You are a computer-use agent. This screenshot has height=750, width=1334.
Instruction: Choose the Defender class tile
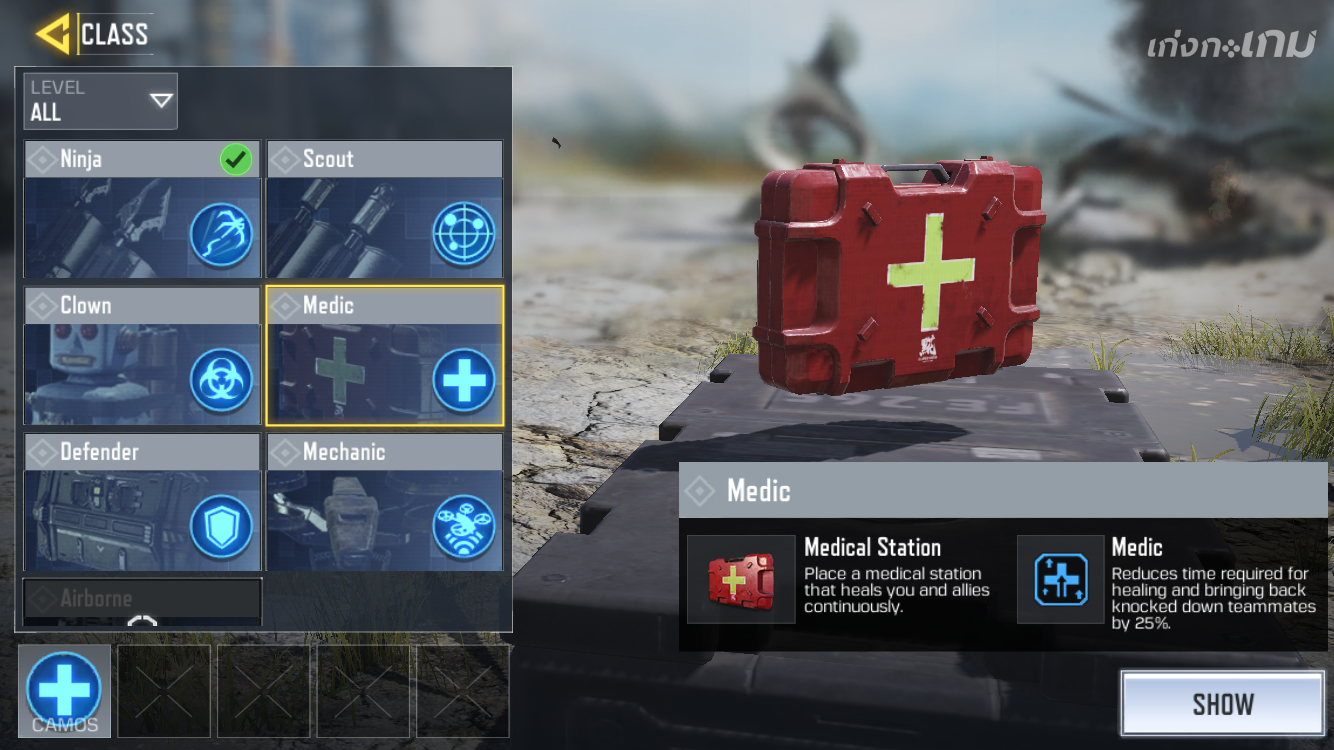click(142, 501)
